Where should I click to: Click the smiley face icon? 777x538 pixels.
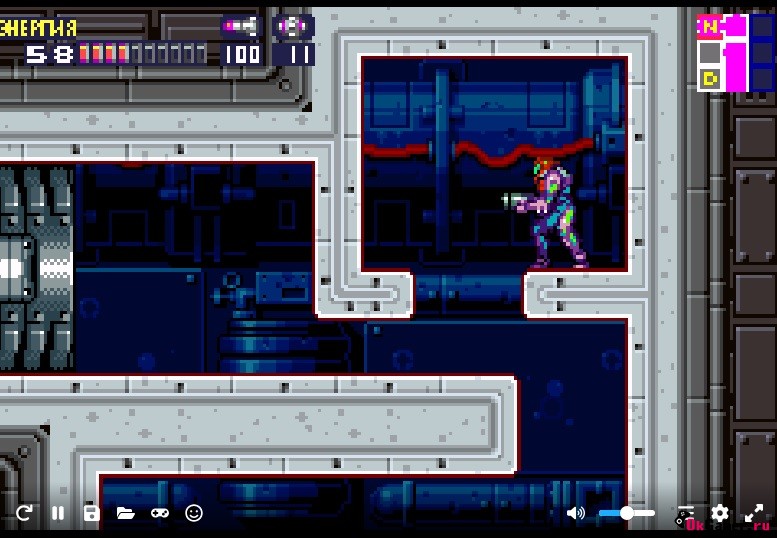(x=194, y=513)
